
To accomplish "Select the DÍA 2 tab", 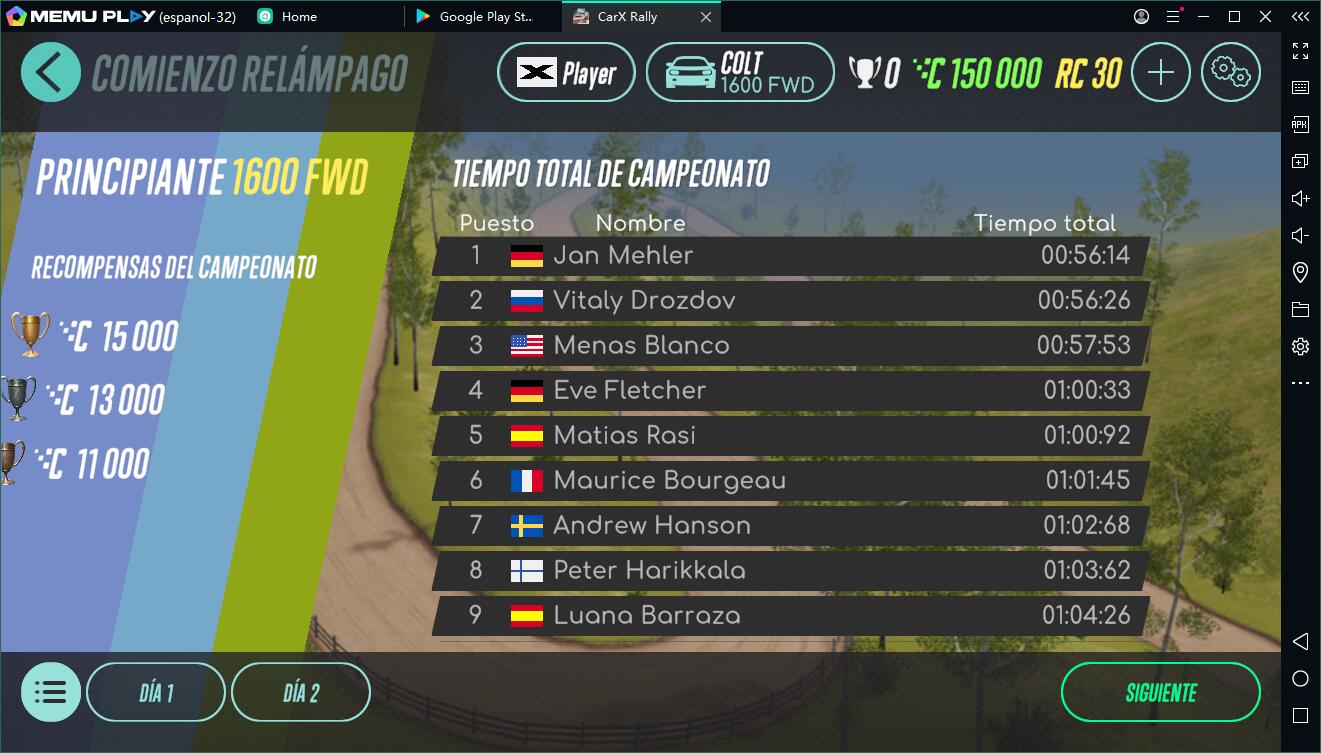I will pyautogui.click(x=301, y=691).
